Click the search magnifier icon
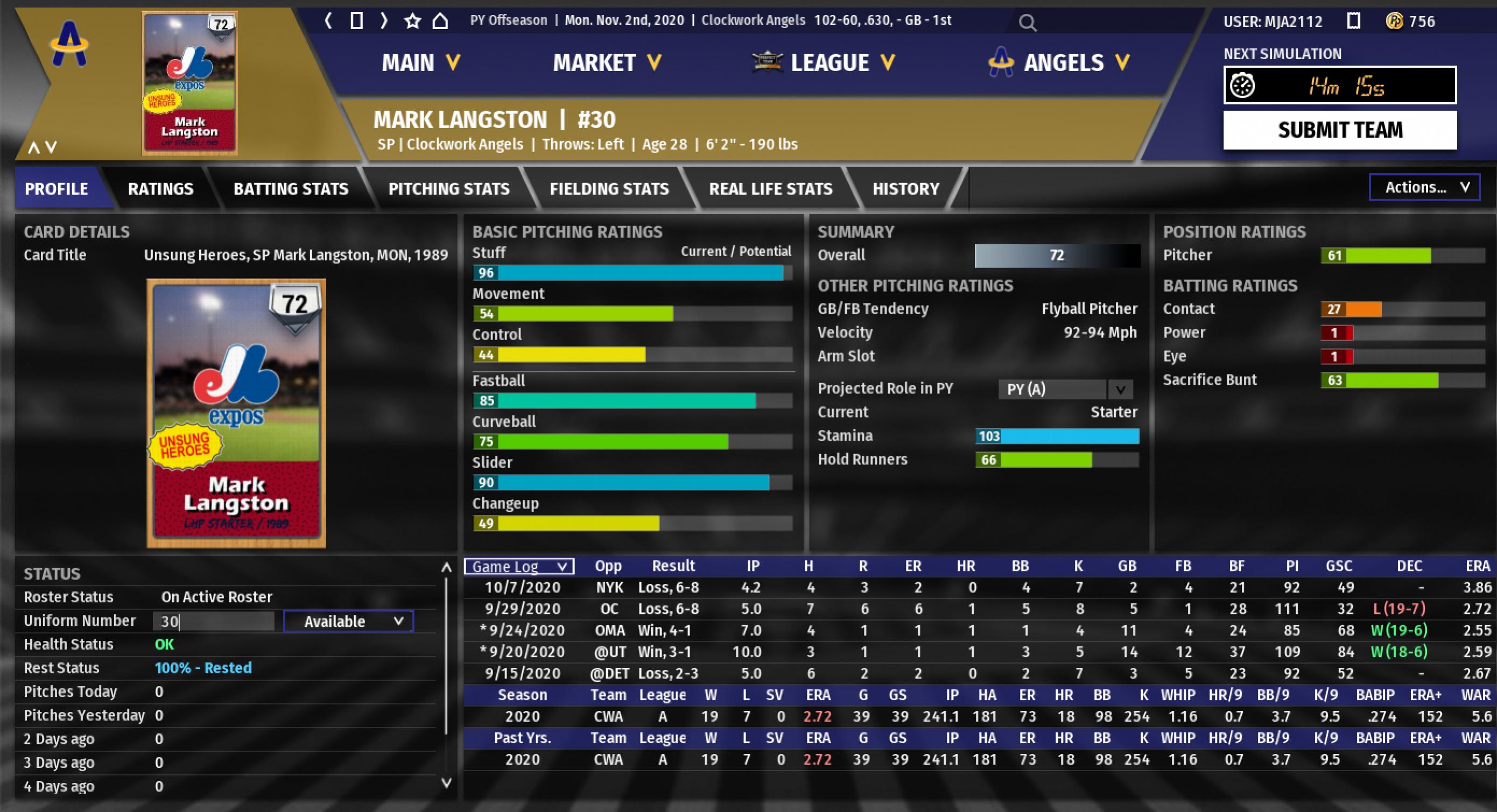The width and height of the screenshot is (1497, 812). click(x=1028, y=23)
